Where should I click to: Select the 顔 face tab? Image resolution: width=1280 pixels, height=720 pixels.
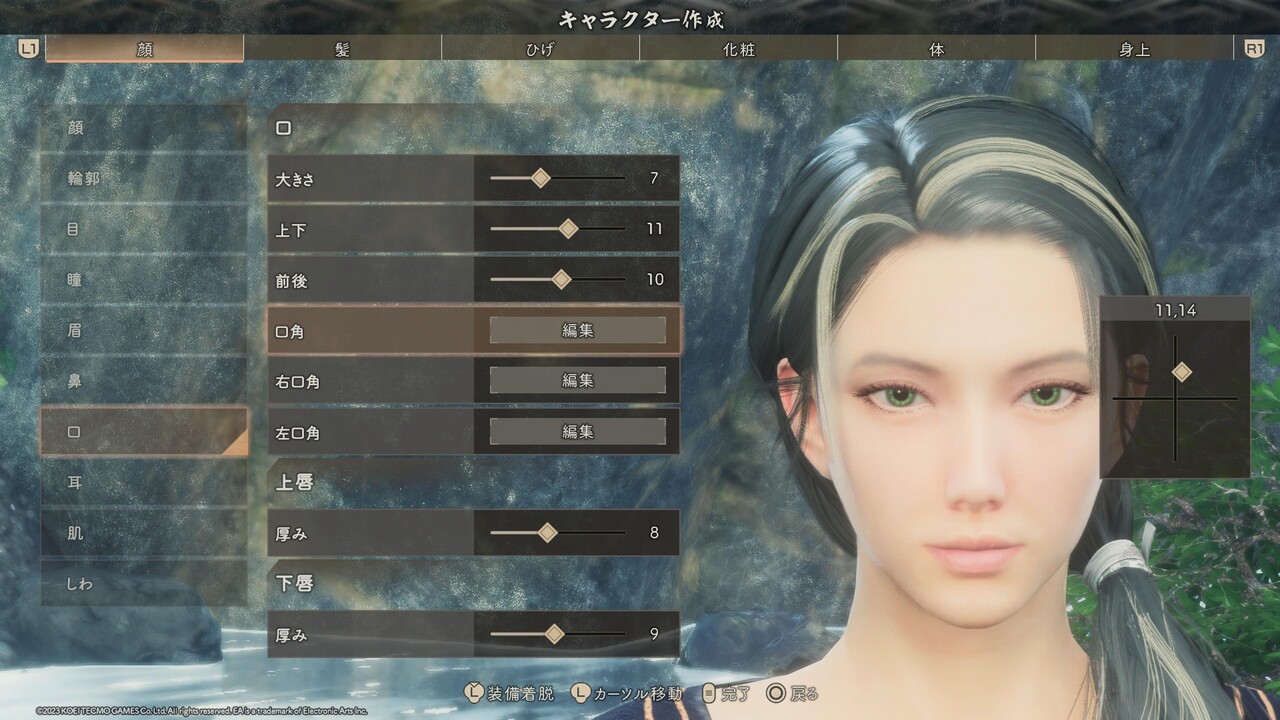(x=145, y=49)
